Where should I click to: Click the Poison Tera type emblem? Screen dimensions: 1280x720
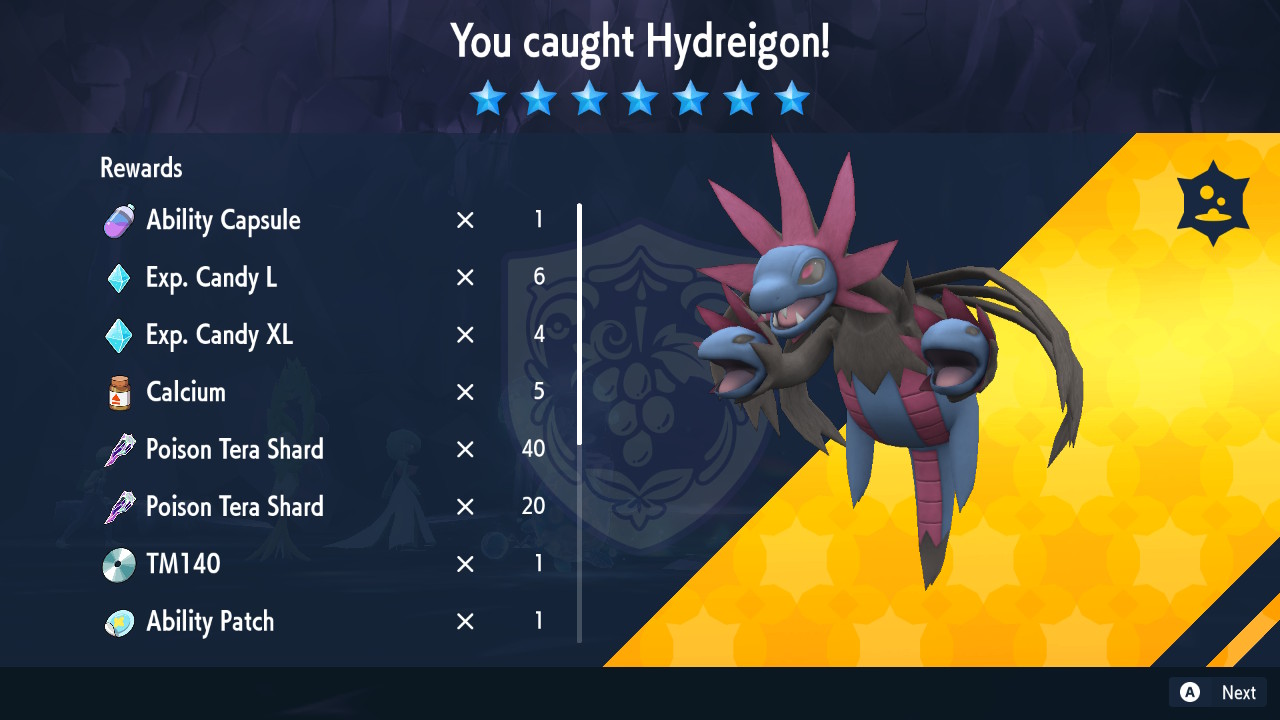1212,203
